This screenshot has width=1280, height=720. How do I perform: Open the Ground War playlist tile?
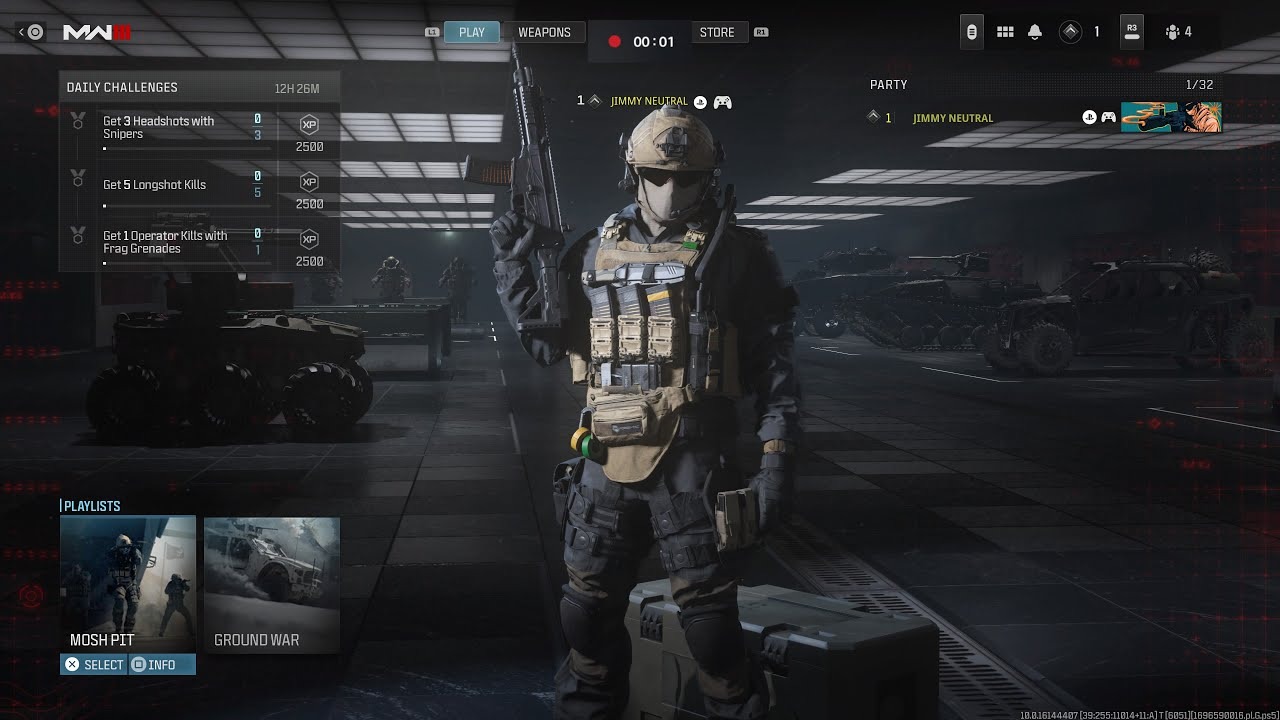(271, 585)
